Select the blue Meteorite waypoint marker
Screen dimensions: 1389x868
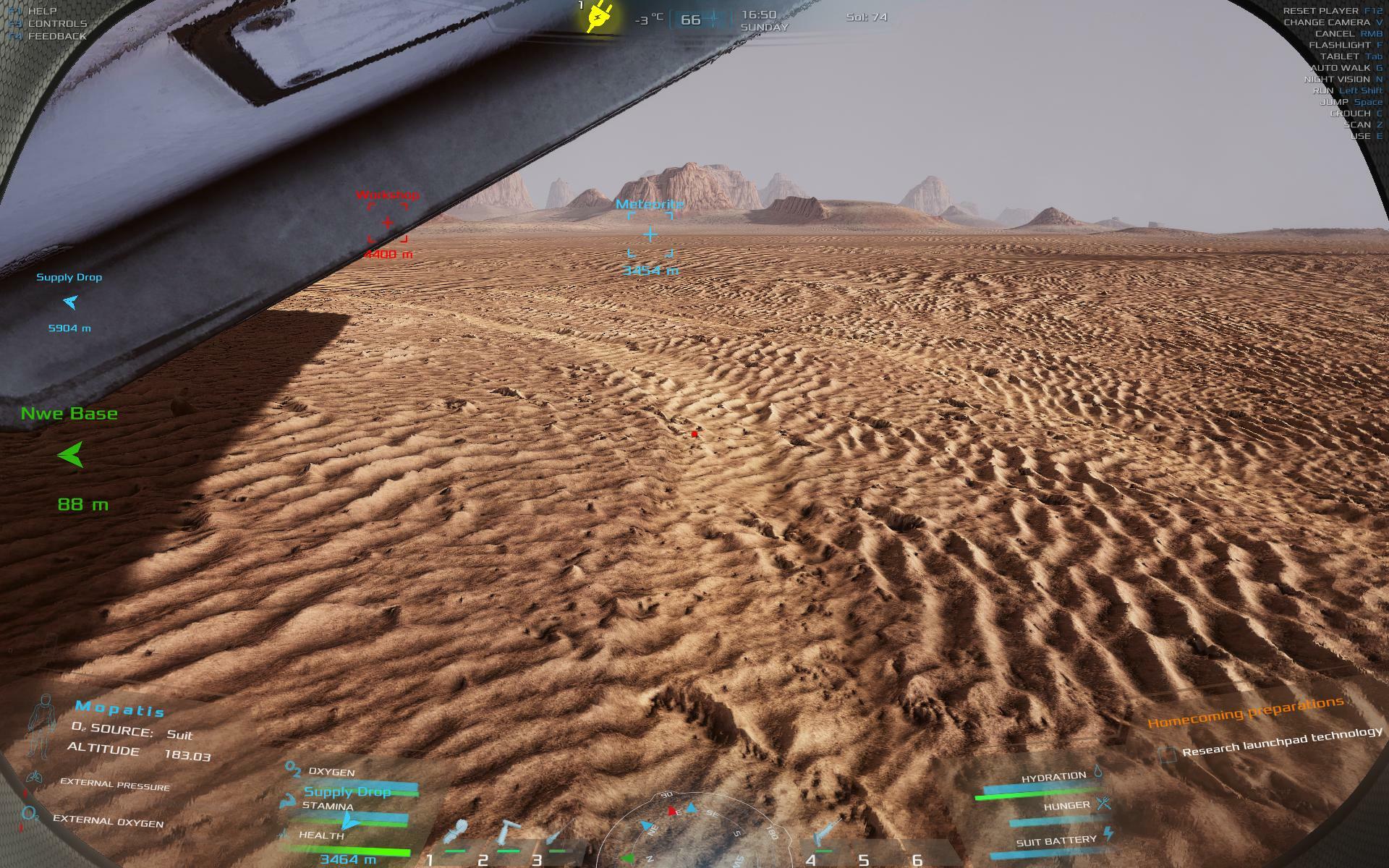650,234
